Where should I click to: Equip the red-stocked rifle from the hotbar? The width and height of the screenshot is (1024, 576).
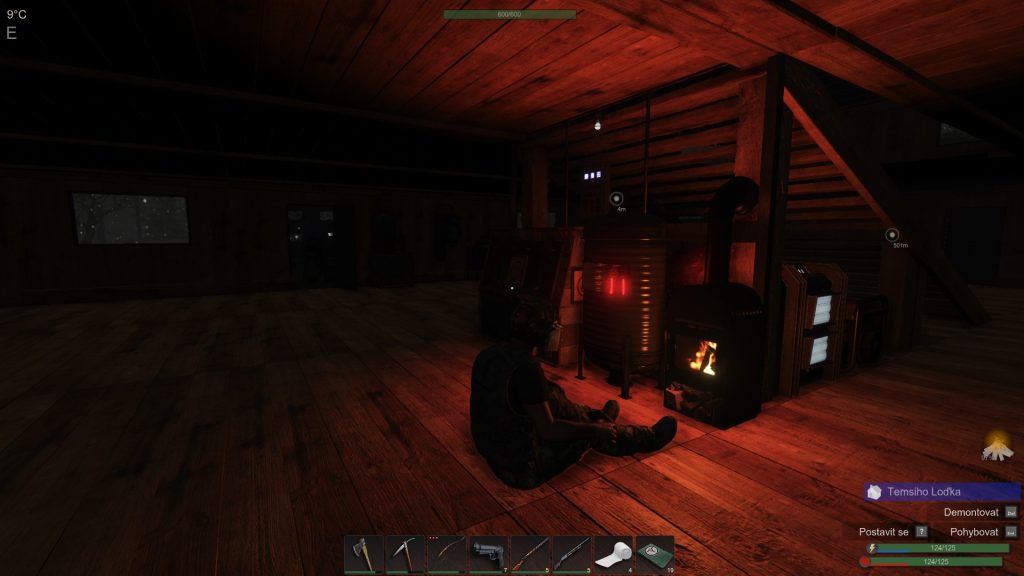[530, 553]
